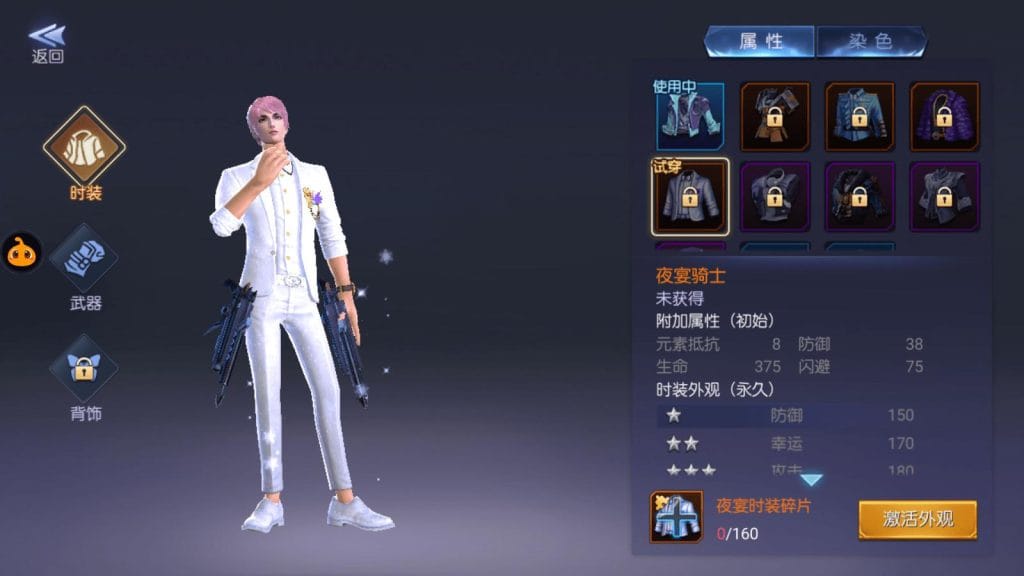
Task: Switch to the 染色 dye tab
Action: click(870, 41)
